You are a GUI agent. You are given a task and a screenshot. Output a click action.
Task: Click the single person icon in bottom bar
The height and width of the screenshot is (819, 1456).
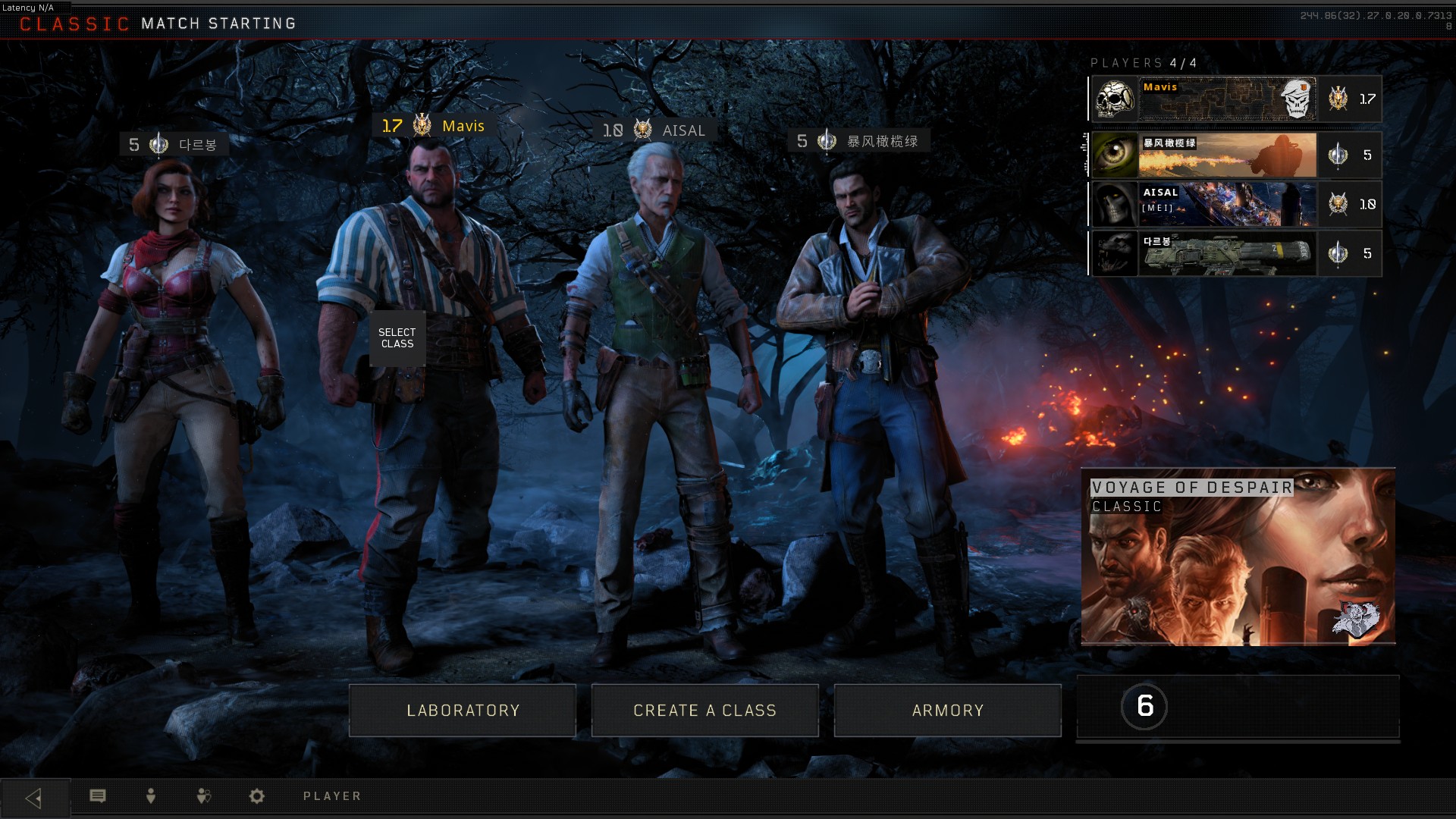point(151,796)
